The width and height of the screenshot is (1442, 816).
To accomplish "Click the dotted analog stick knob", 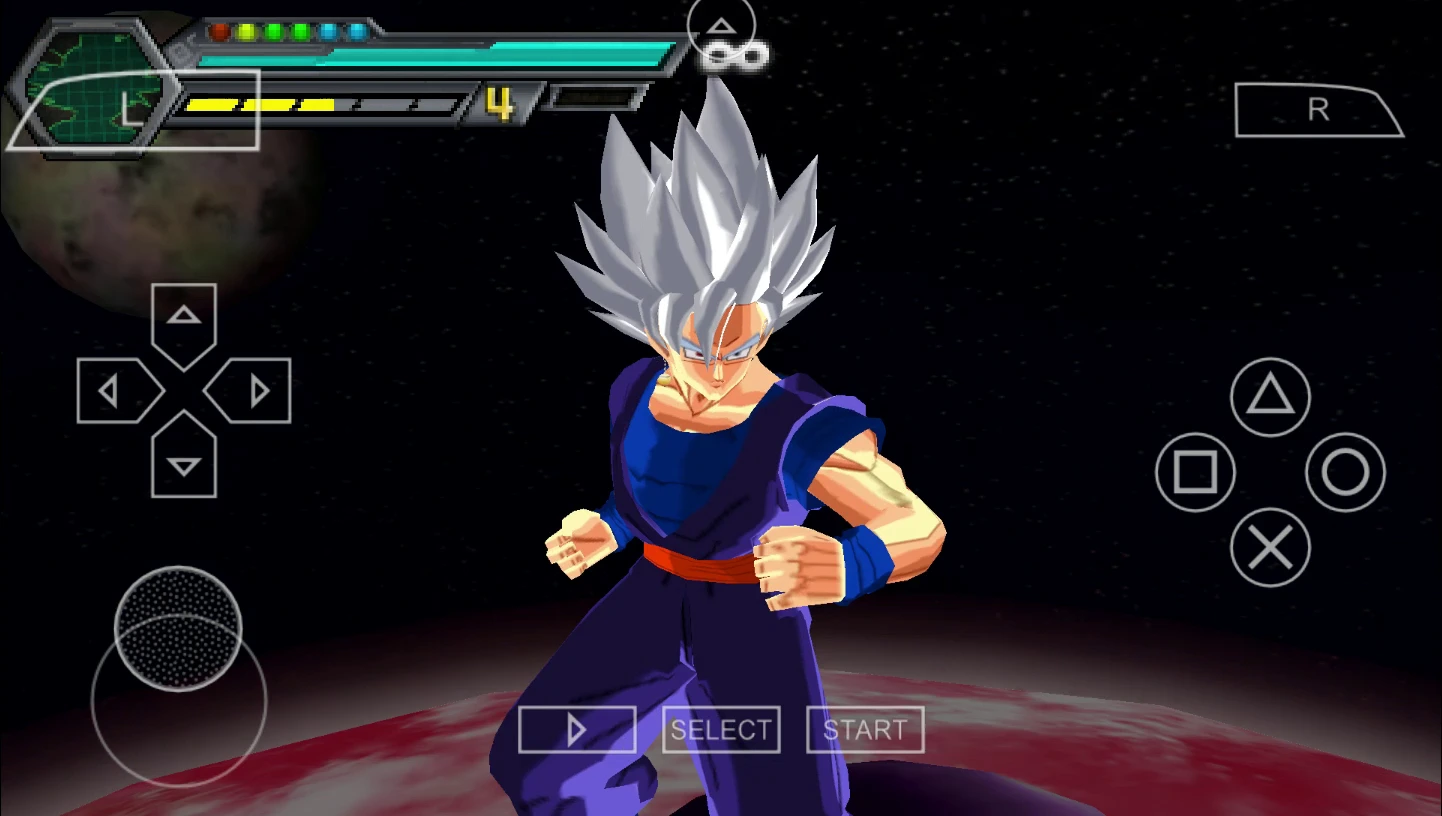I will (178, 628).
